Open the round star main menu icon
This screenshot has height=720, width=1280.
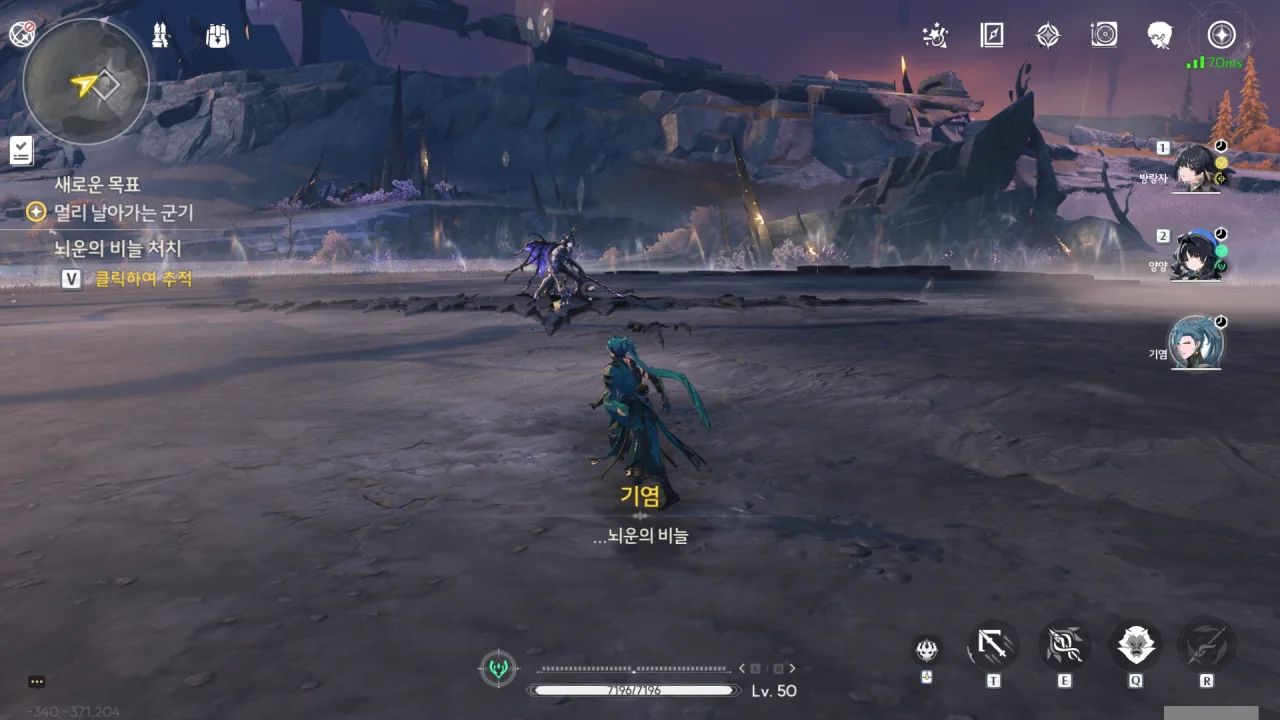click(1221, 35)
